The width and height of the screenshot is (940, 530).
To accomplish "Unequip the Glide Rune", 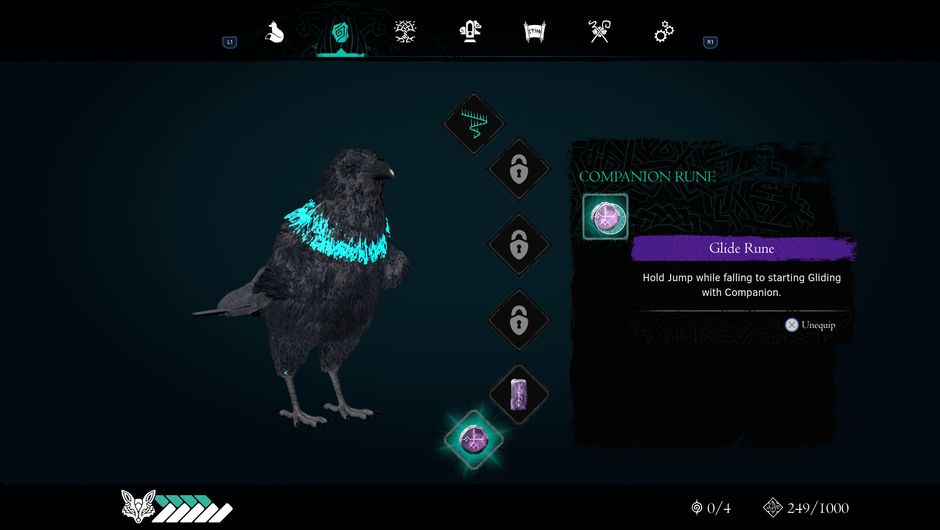I will click(x=810, y=324).
